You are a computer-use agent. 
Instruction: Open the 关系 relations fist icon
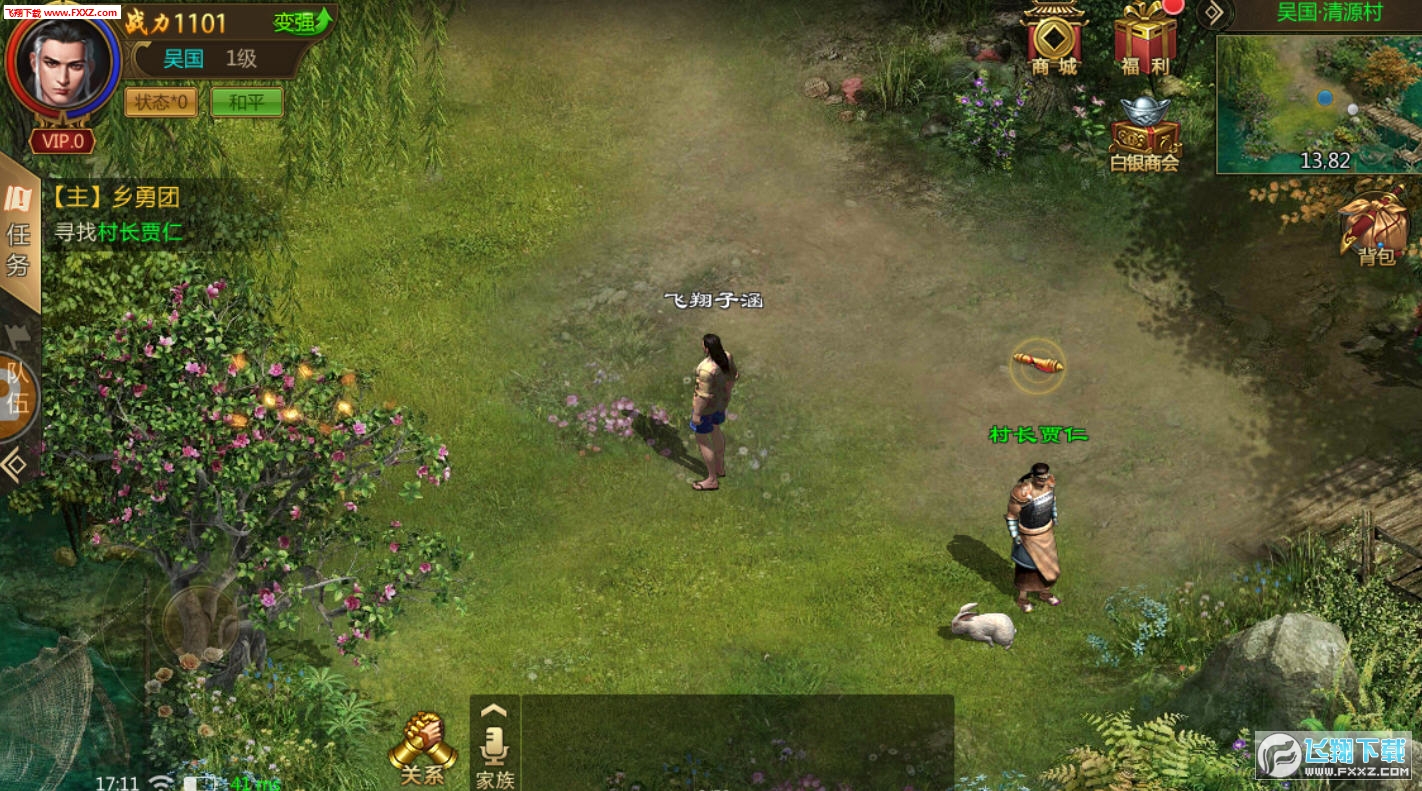(x=422, y=747)
